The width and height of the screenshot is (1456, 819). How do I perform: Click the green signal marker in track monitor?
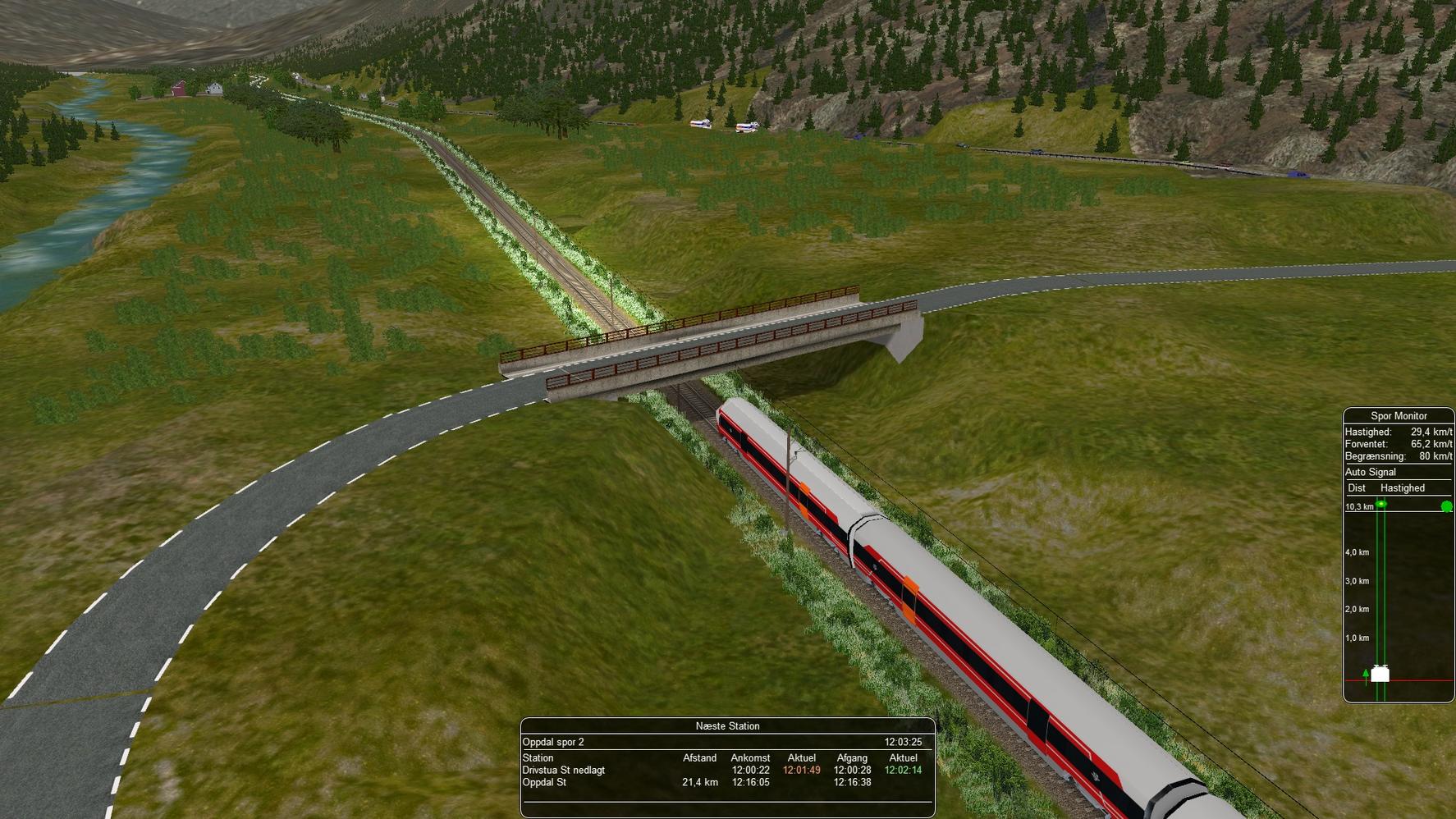pyautogui.click(x=1382, y=505)
